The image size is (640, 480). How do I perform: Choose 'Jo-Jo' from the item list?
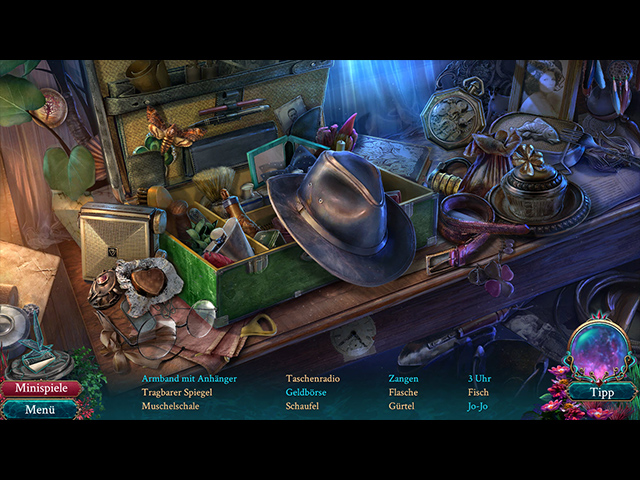tap(479, 407)
